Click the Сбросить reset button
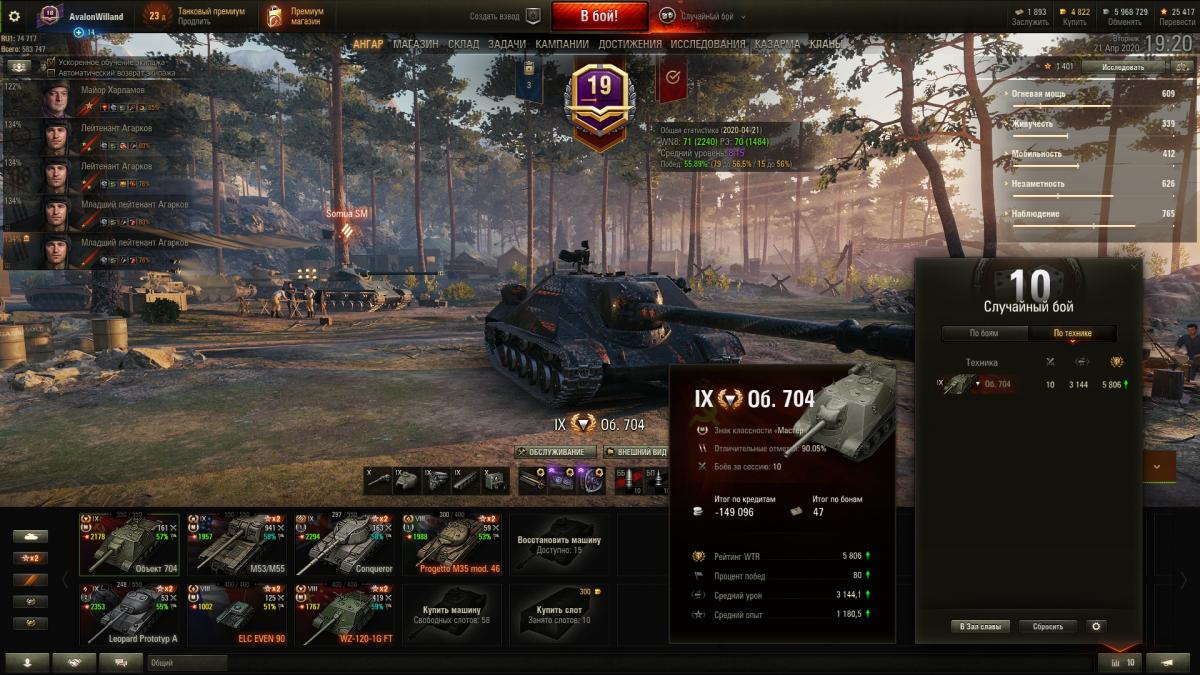This screenshot has height=675, width=1200. click(x=1048, y=627)
